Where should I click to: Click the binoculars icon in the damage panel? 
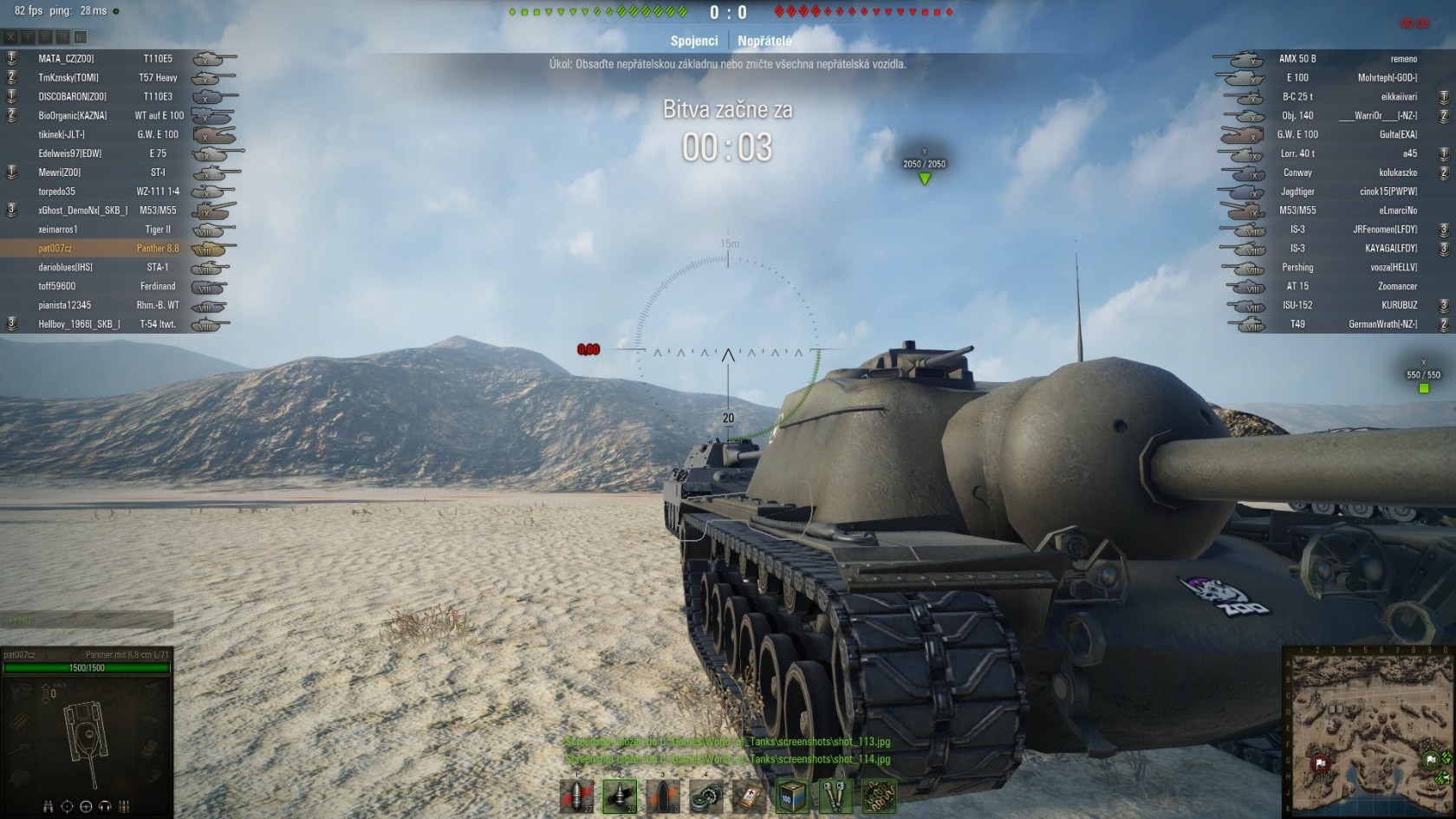point(48,807)
